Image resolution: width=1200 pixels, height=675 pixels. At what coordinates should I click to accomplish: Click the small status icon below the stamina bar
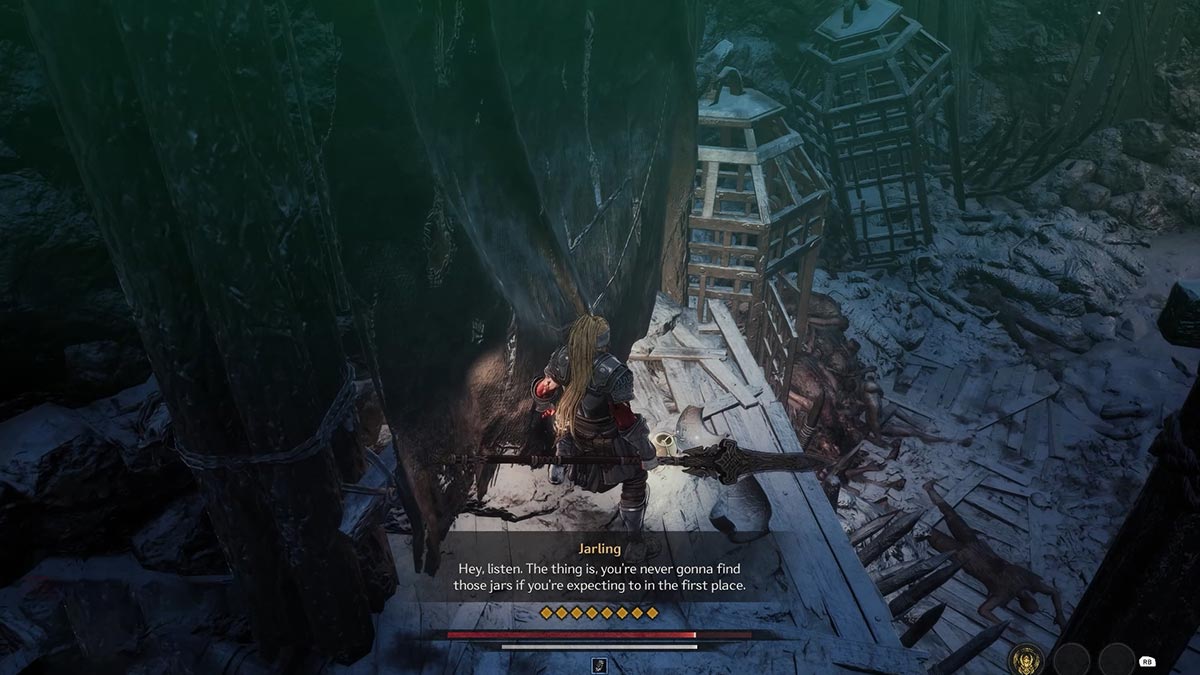pyautogui.click(x=600, y=664)
